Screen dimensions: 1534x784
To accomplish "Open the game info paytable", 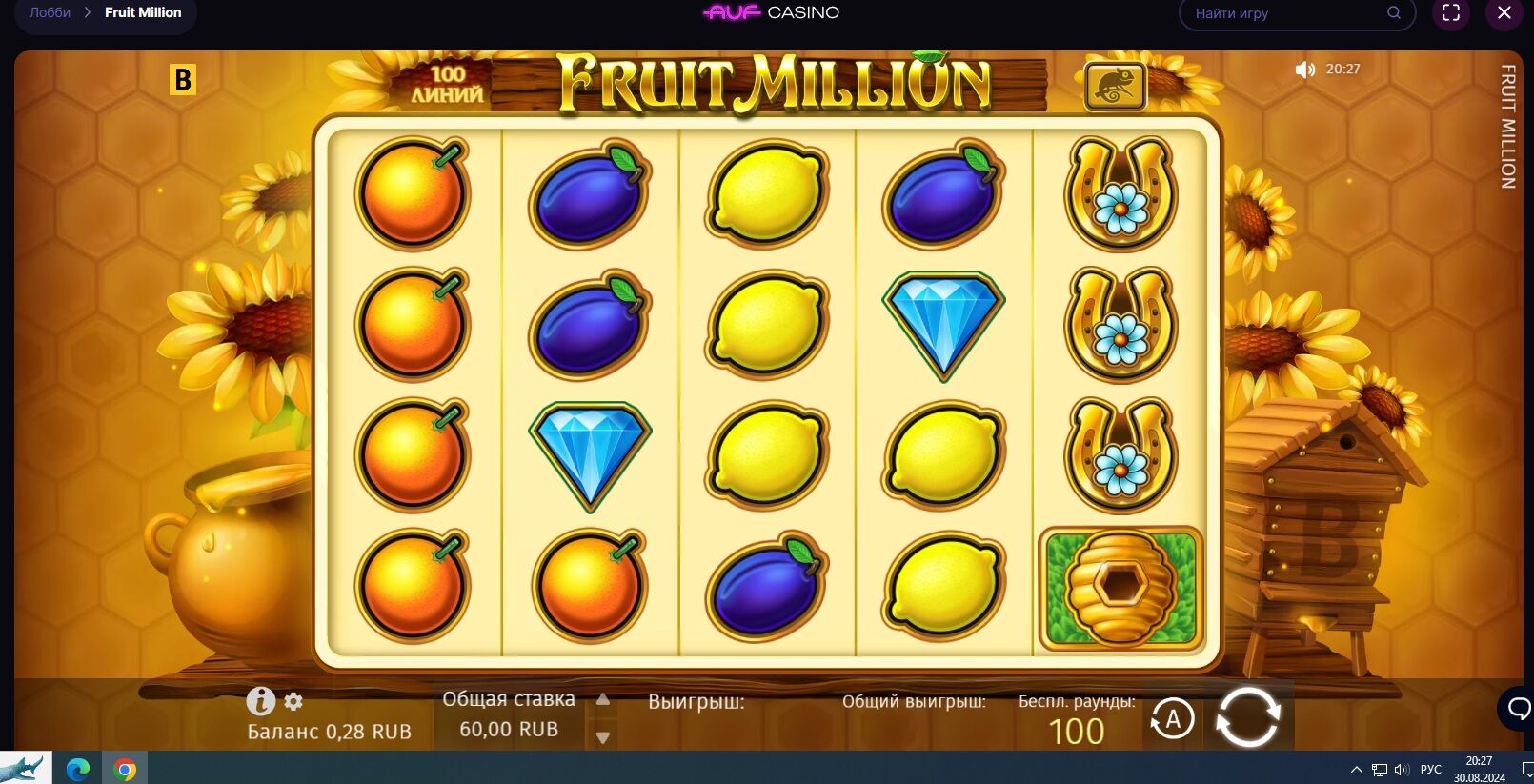I will tap(260, 701).
